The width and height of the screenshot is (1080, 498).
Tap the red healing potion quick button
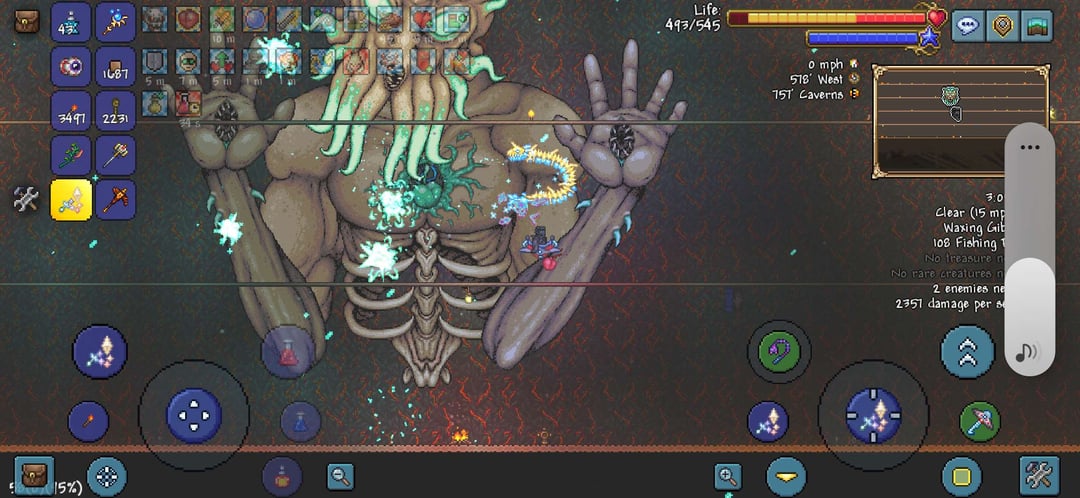(x=288, y=352)
